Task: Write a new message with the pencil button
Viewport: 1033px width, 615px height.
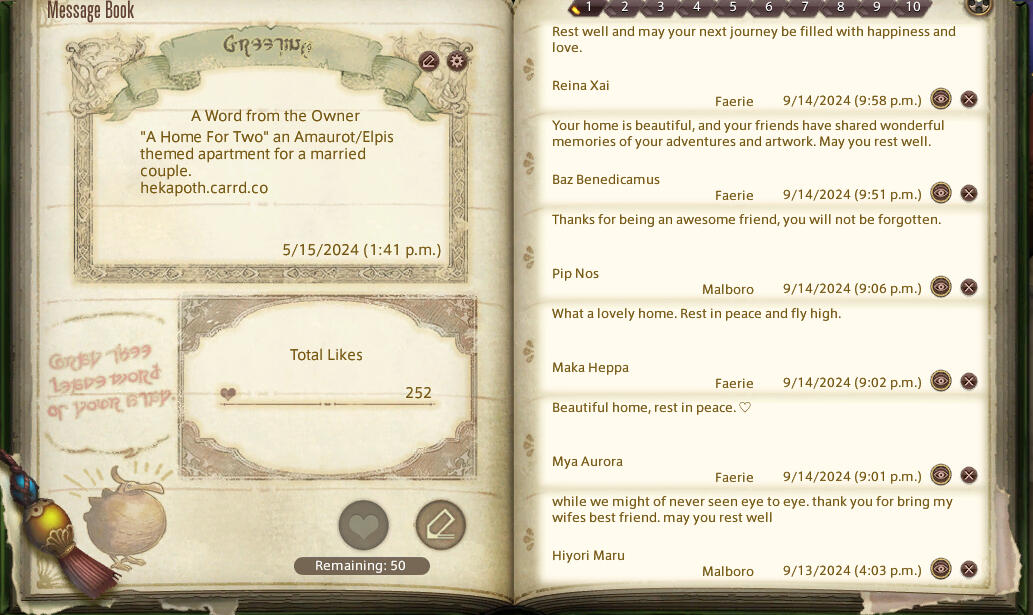Action: click(x=440, y=525)
